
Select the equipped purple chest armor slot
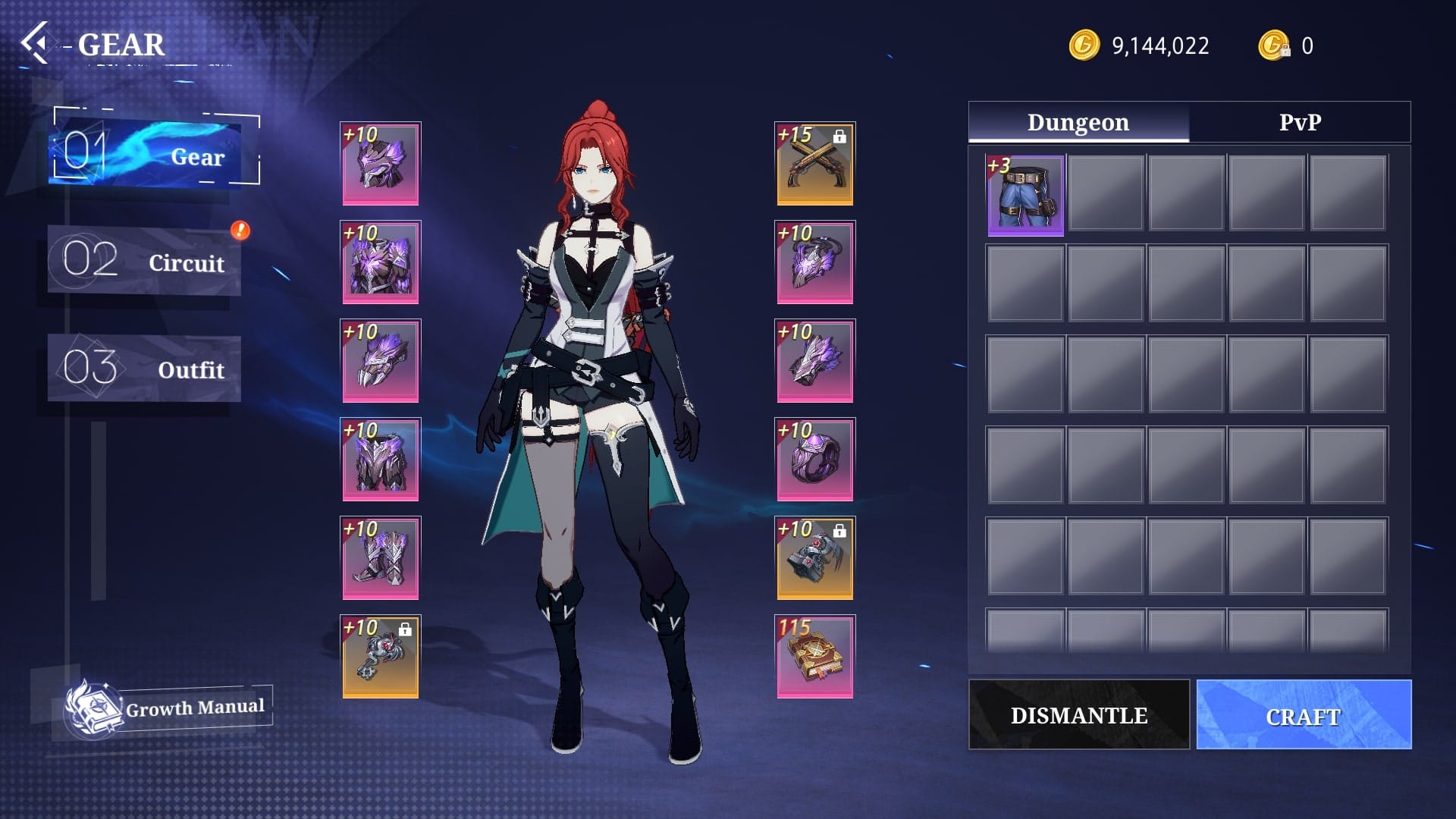click(x=380, y=262)
